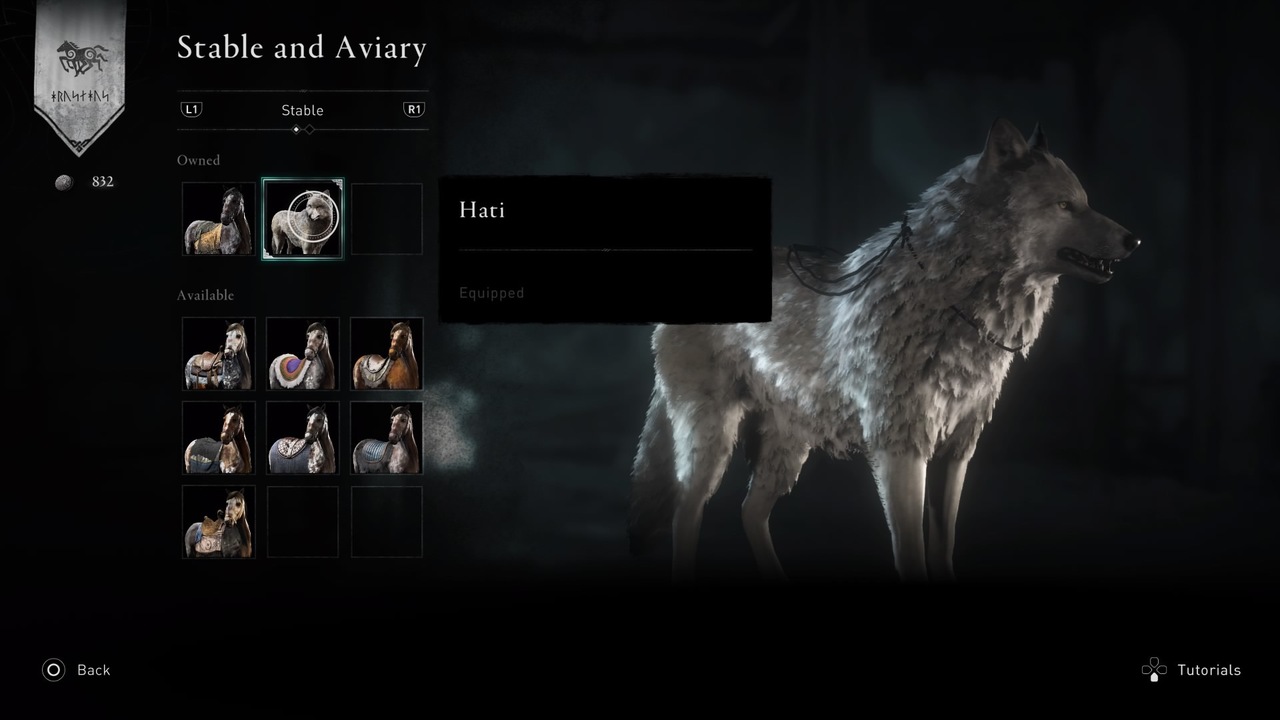Select the chestnut horse in the Available row
1280x720 pixels.
[386, 354]
